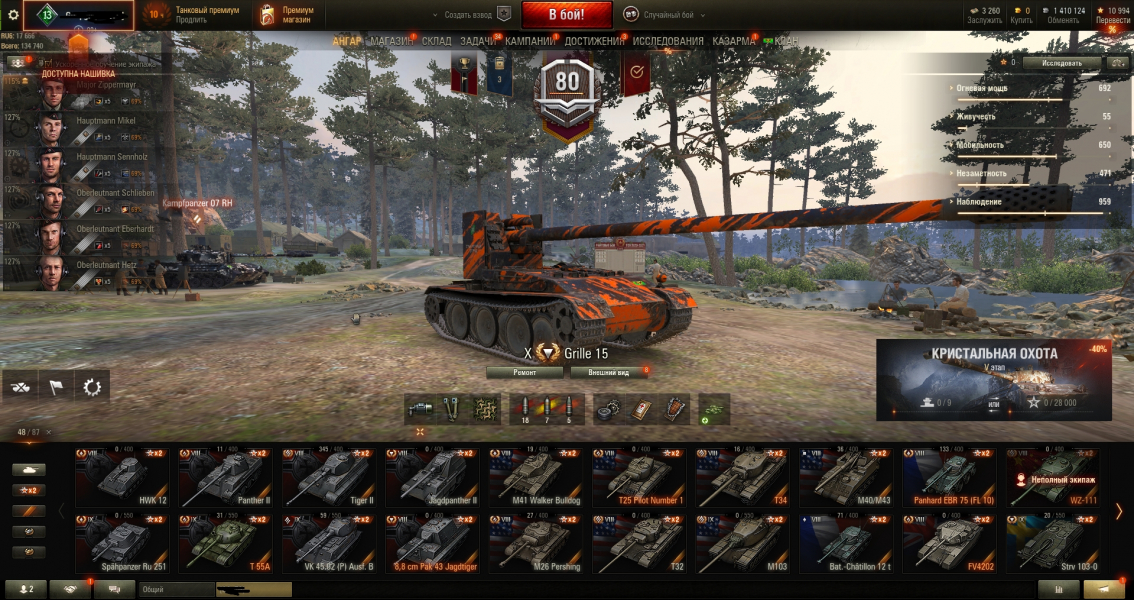Open the «Достижения» tab
The width and height of the screenshot is (1134, 600).
tap(594, 41)
